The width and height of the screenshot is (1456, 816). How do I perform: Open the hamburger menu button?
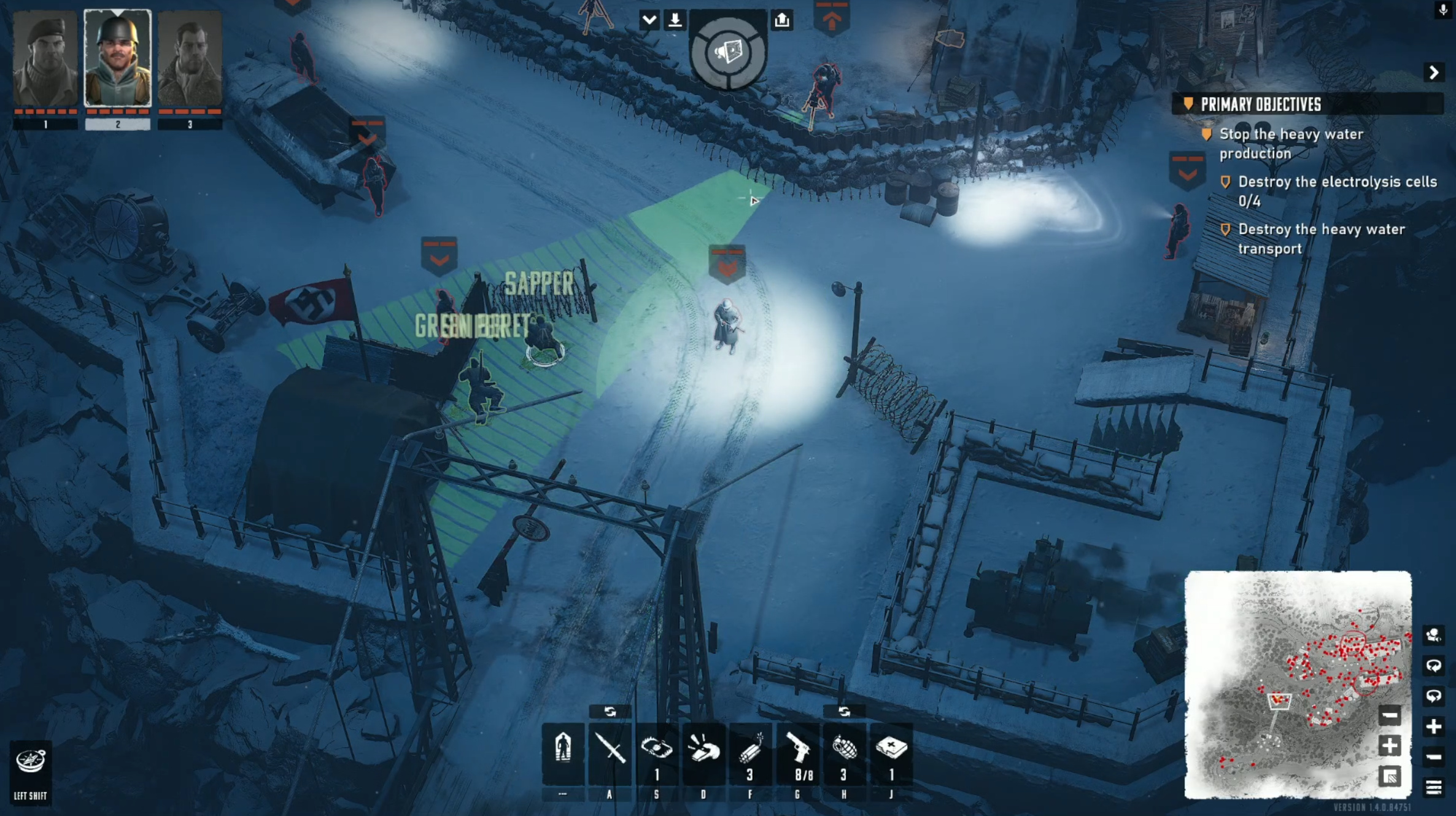click(x=1434, y=787)
